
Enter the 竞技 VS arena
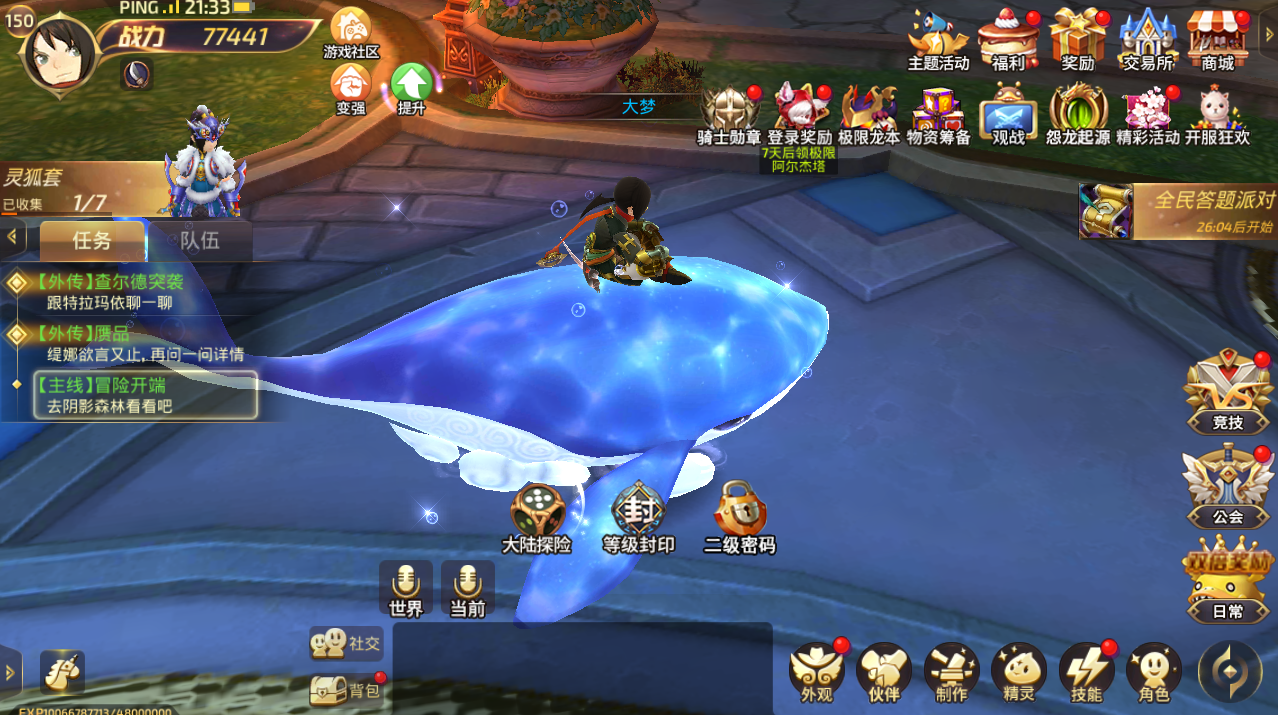[x=1227, y=392]
